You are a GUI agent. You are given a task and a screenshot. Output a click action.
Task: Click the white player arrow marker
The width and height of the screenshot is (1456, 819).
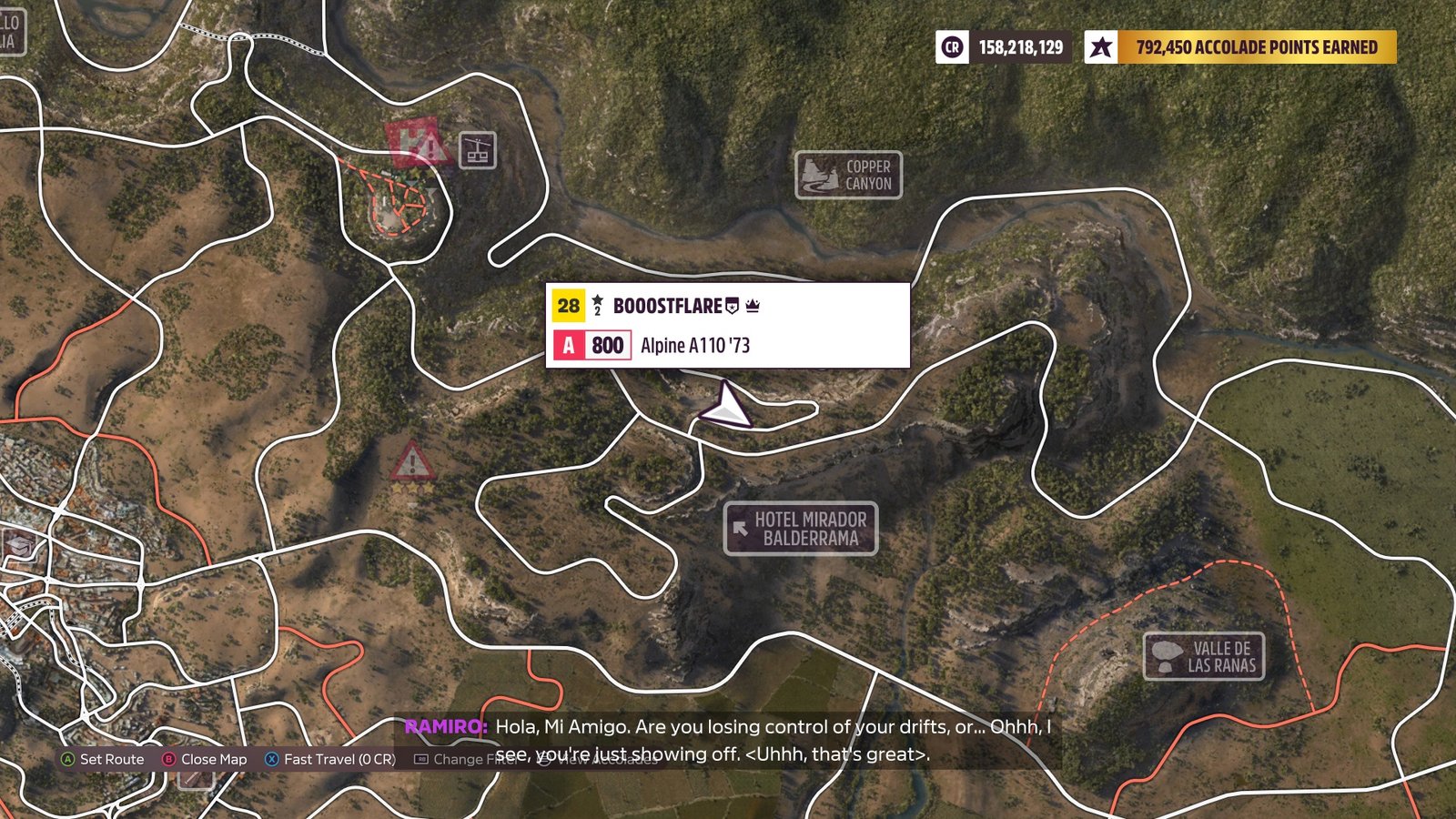coord(726,407)
